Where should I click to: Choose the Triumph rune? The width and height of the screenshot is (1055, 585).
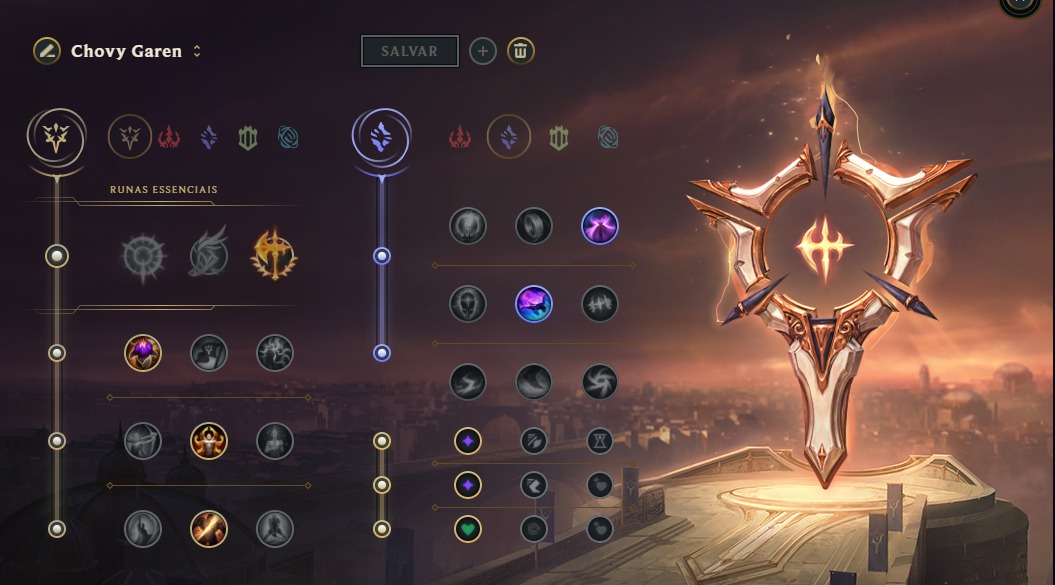(x=209, y=352)
